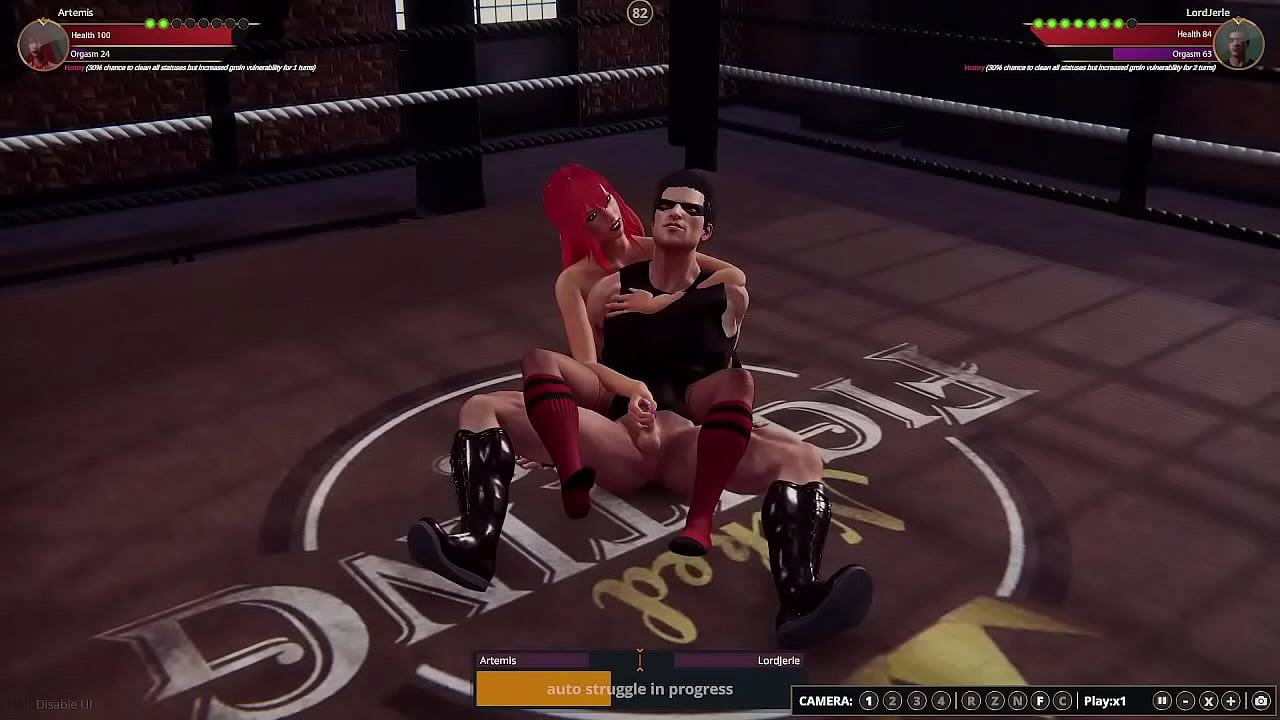Pause the playback
Screen dimensions: 1280x720
click(1162, 701)
